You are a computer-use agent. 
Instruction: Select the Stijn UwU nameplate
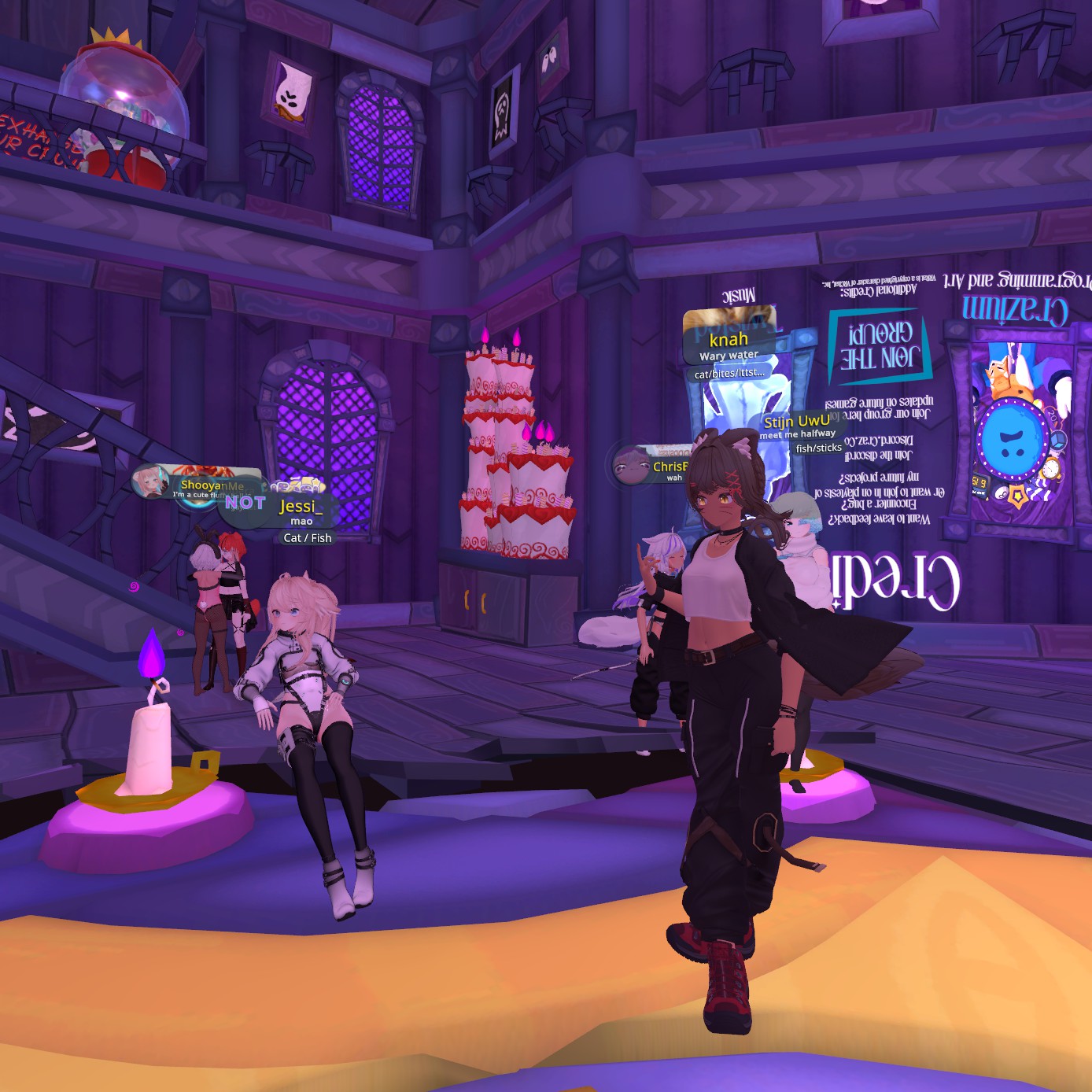pyautogui.click(x=796, y=422)
